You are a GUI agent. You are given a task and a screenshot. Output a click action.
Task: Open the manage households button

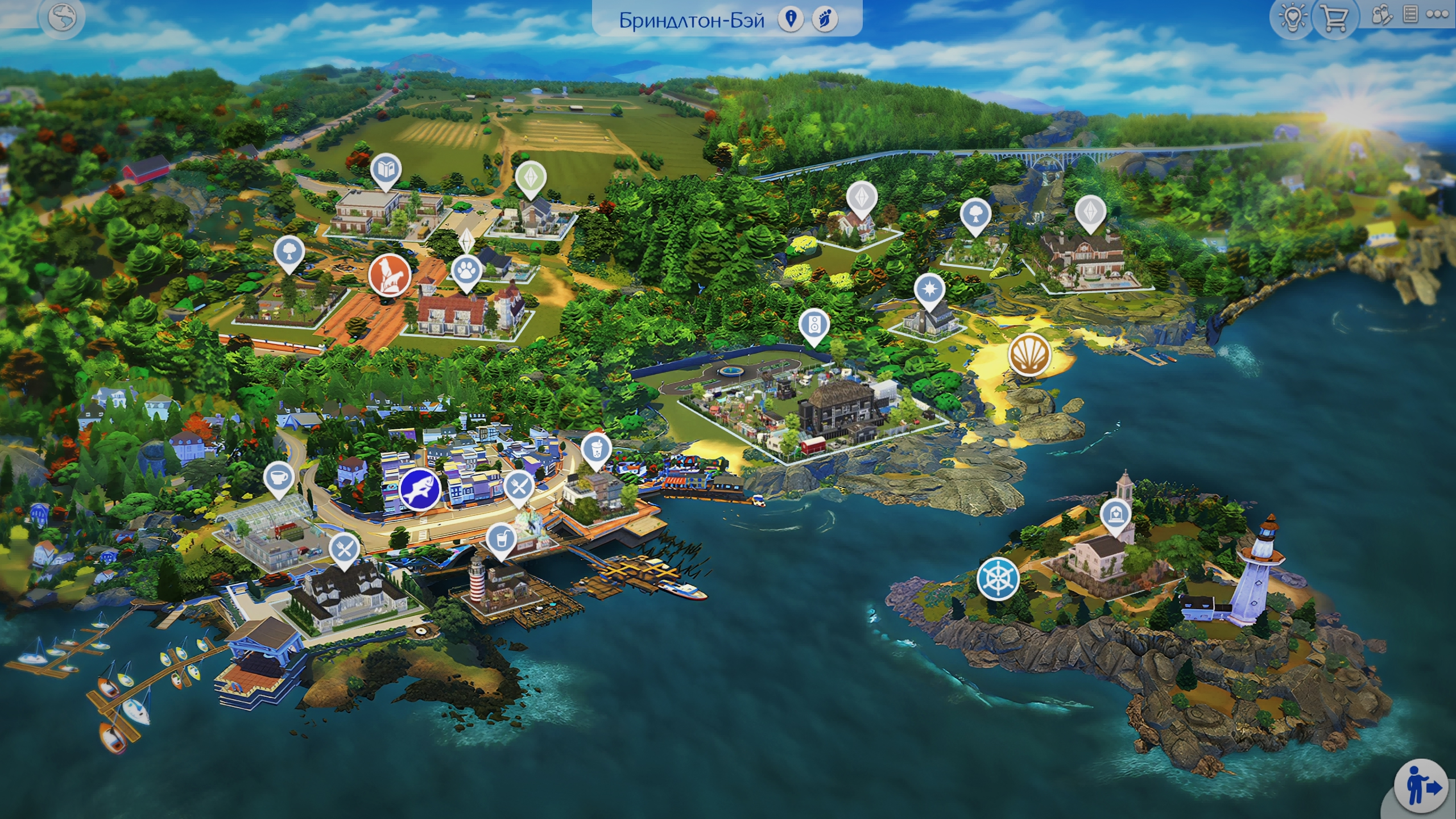tap(1381, 15)
